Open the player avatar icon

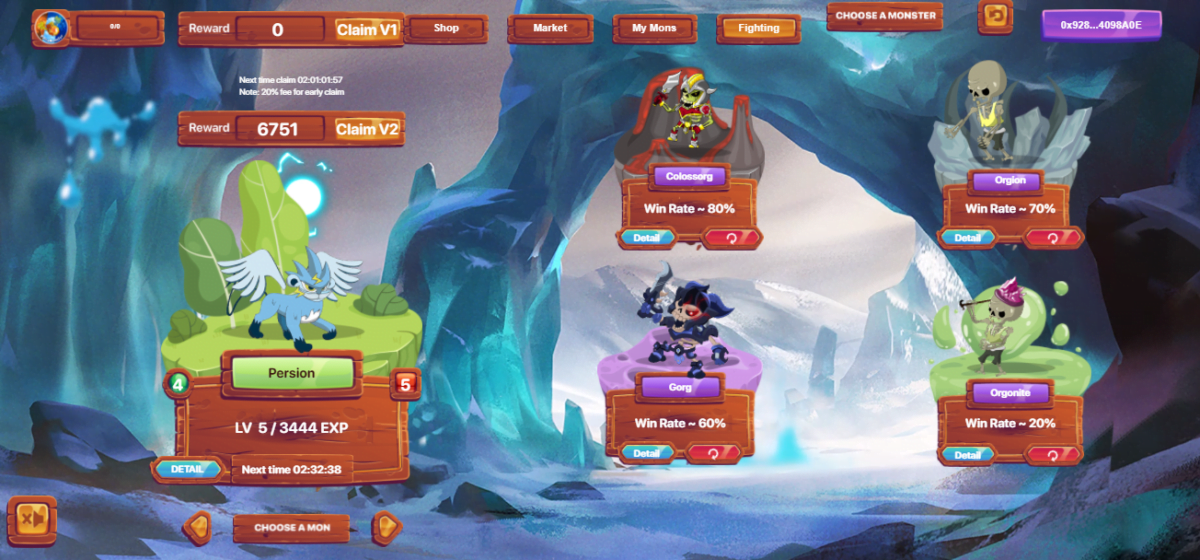coord(49,28)
